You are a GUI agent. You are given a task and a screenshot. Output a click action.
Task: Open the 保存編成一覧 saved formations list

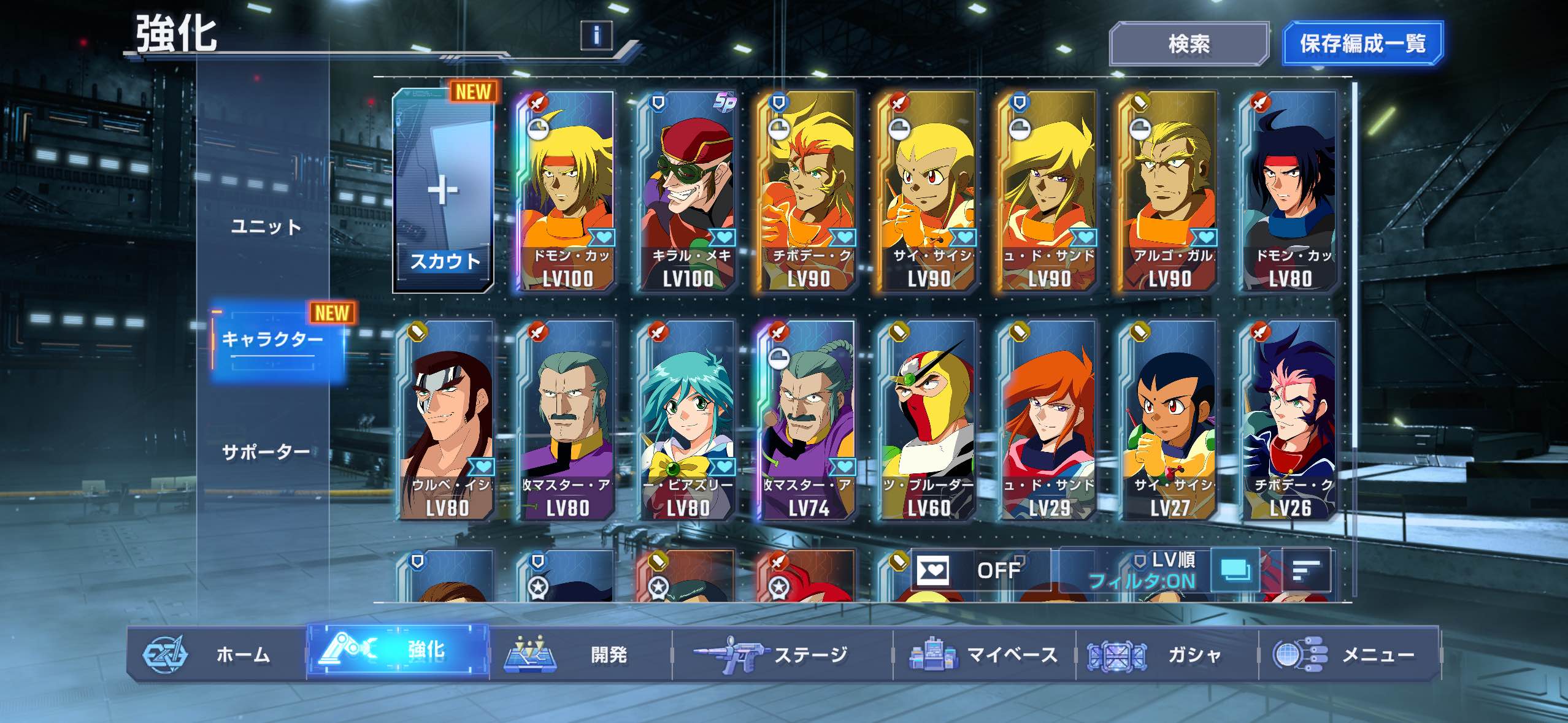(1362, 44)
